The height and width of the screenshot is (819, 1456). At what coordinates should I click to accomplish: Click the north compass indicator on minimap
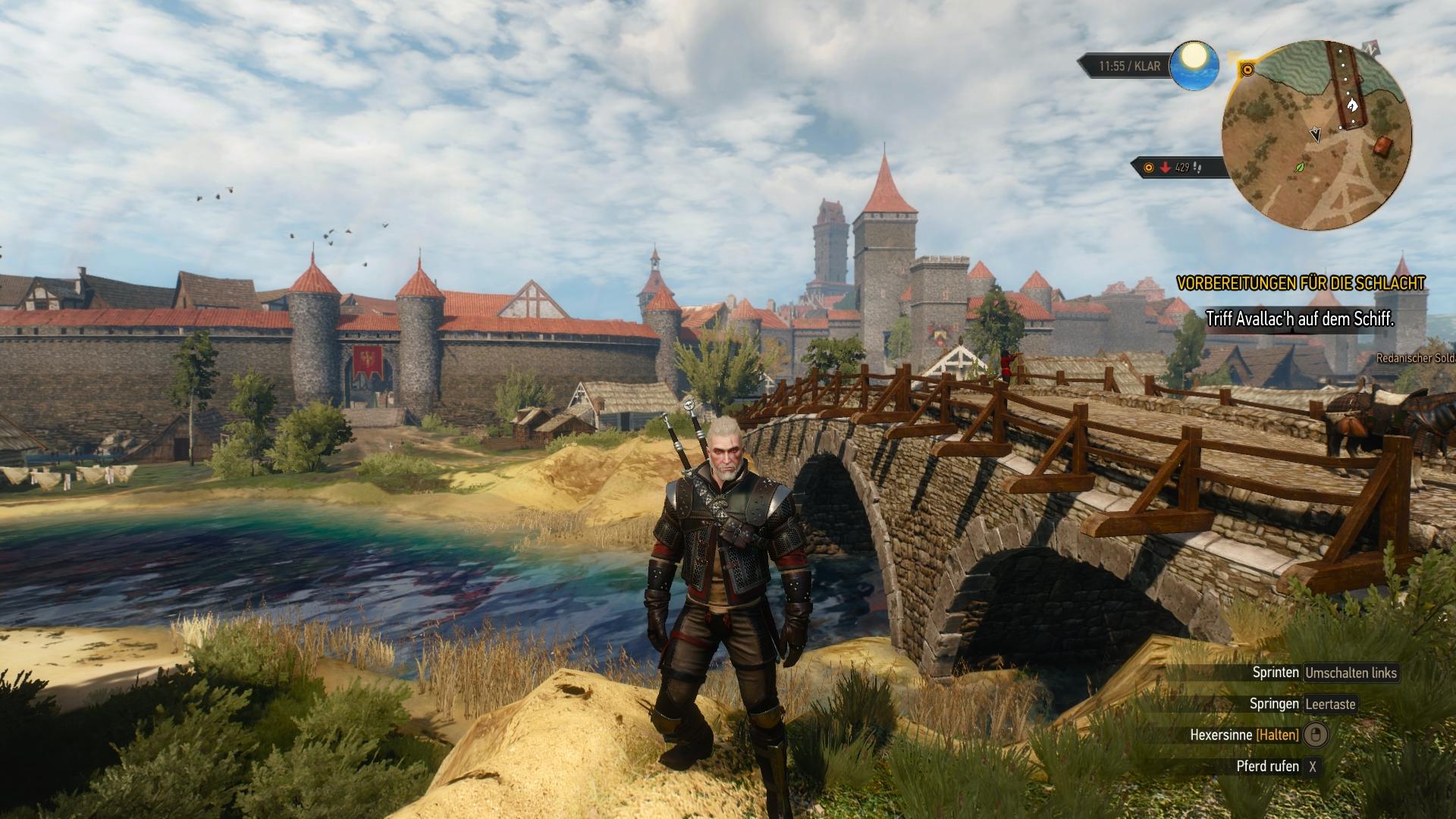tap(1370, 49)
